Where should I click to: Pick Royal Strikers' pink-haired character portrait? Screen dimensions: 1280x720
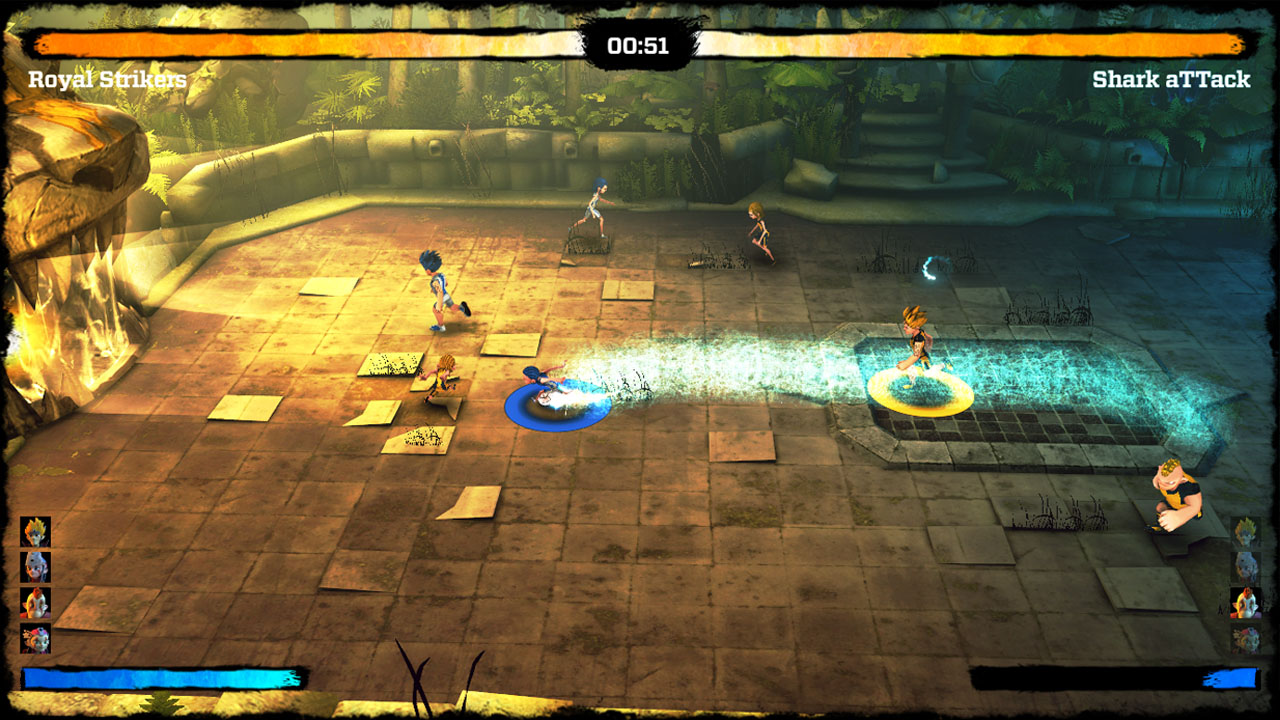[36, 638]
